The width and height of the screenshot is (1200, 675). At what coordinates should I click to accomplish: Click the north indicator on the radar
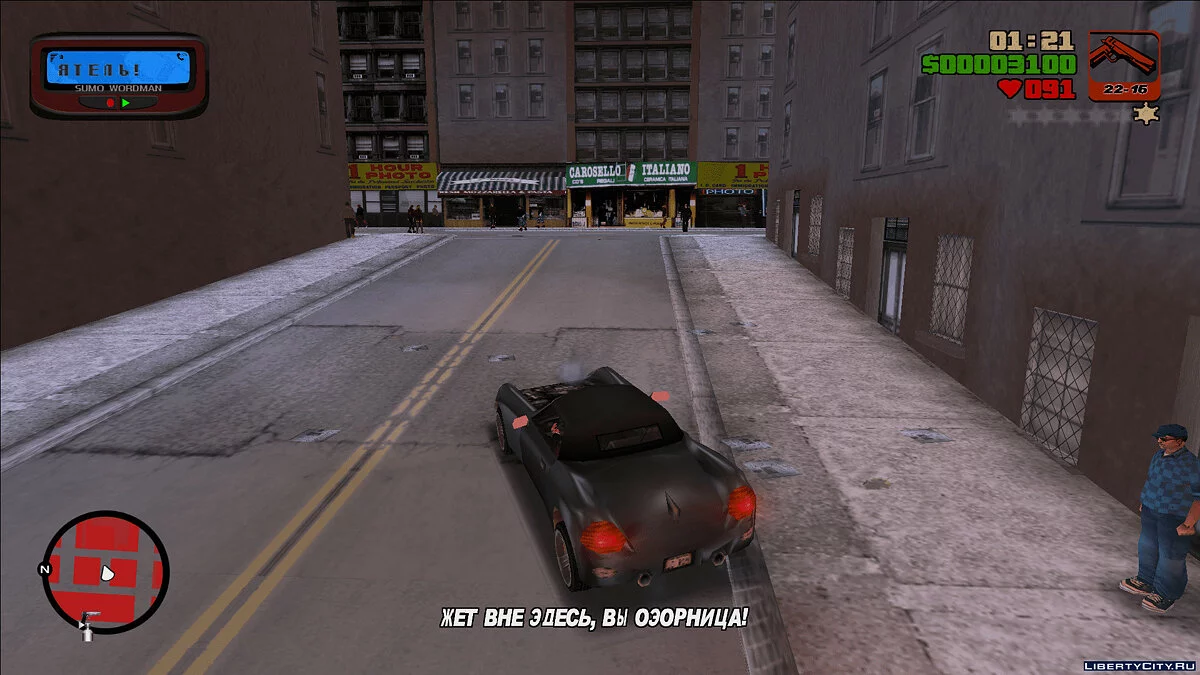tap(44, 569)
